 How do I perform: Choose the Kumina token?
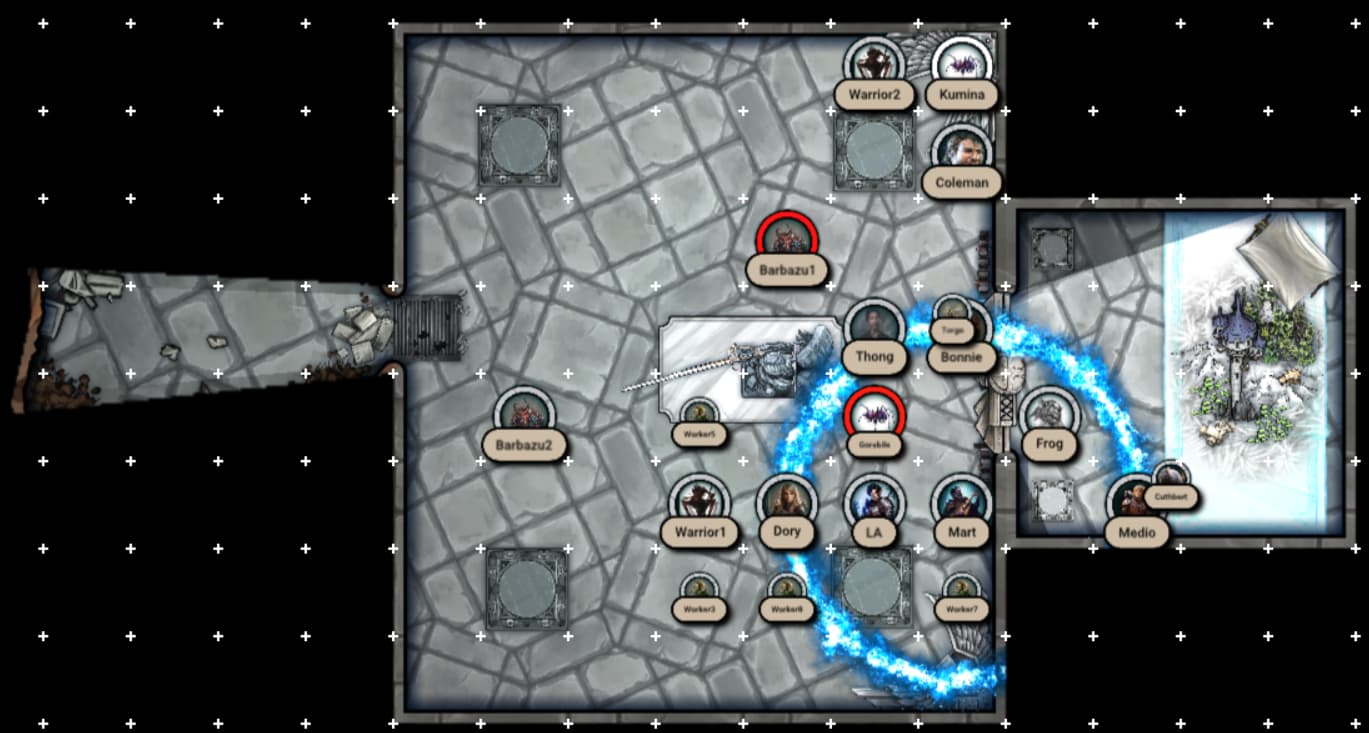coord(962,66)
